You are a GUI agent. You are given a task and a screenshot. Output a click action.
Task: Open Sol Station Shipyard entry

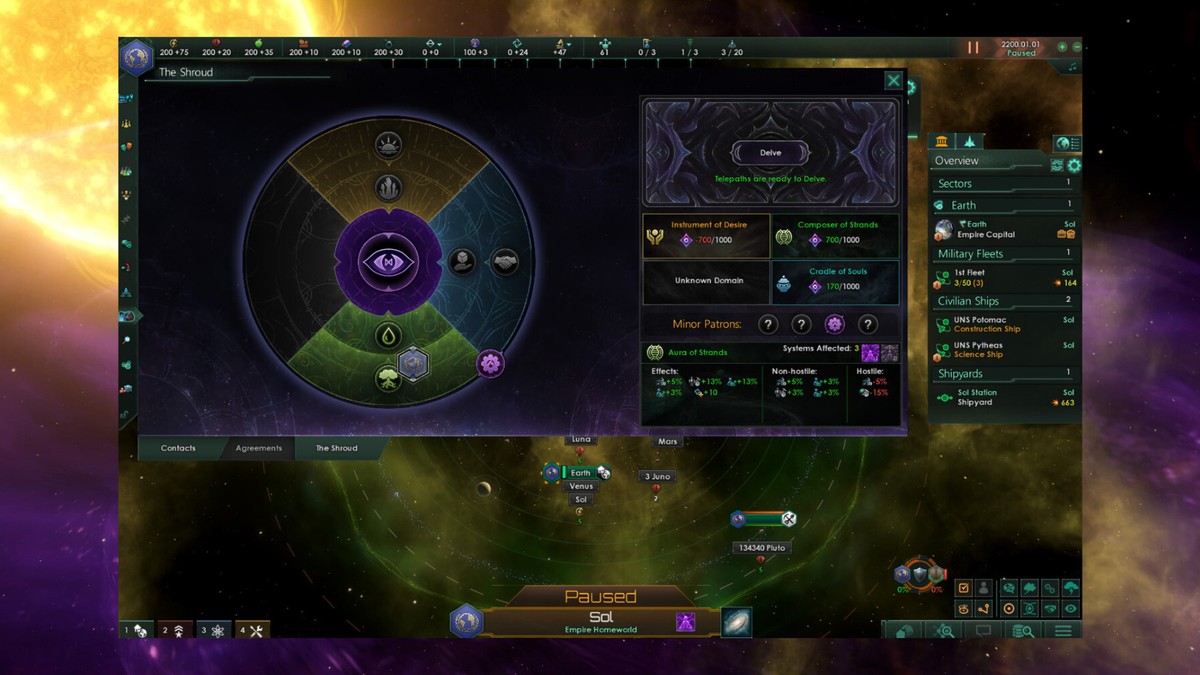click(x=1005, y=397)
